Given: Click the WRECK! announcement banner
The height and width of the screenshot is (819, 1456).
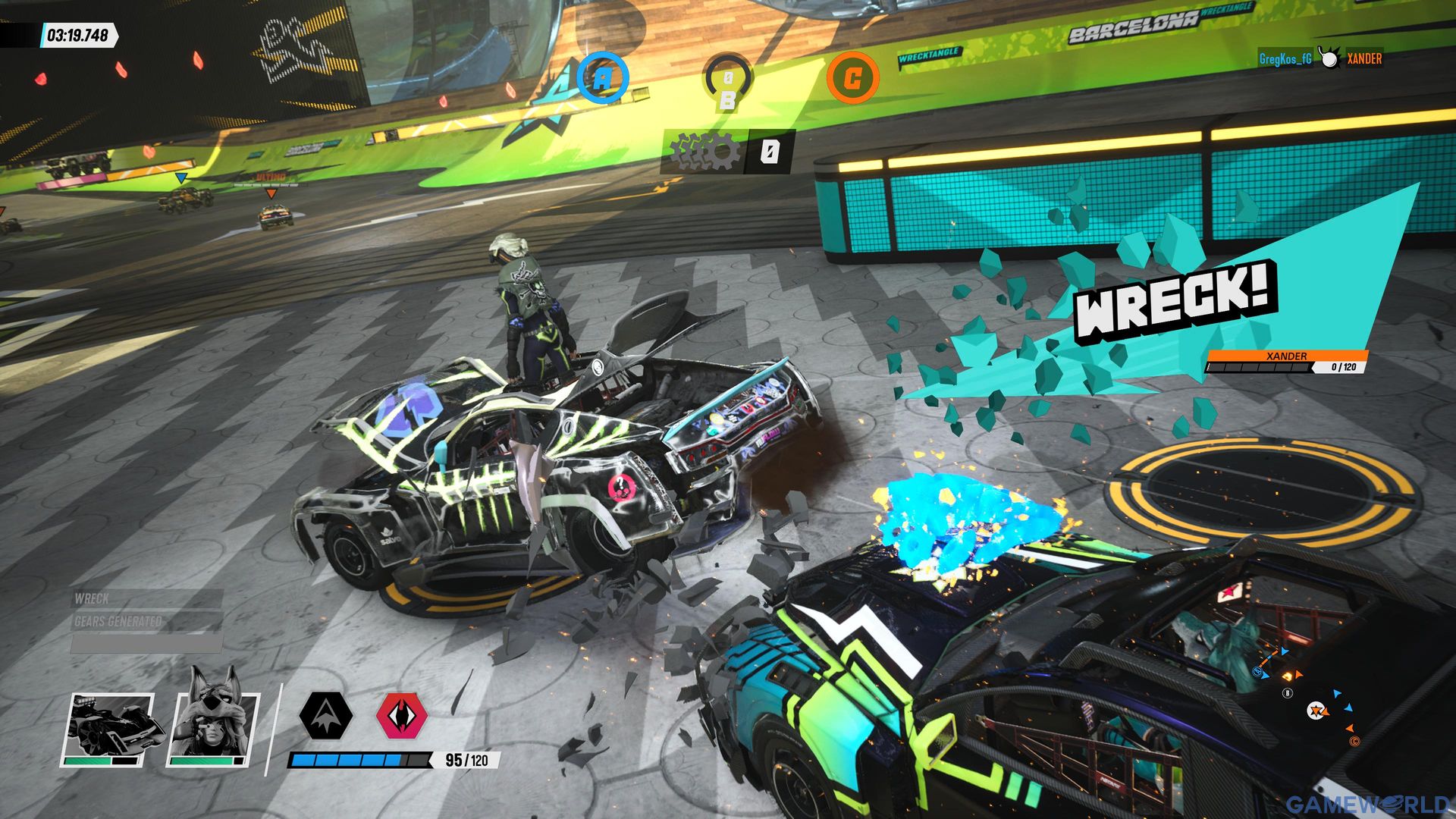Looking at the screenshot, I should point(1174,300).
